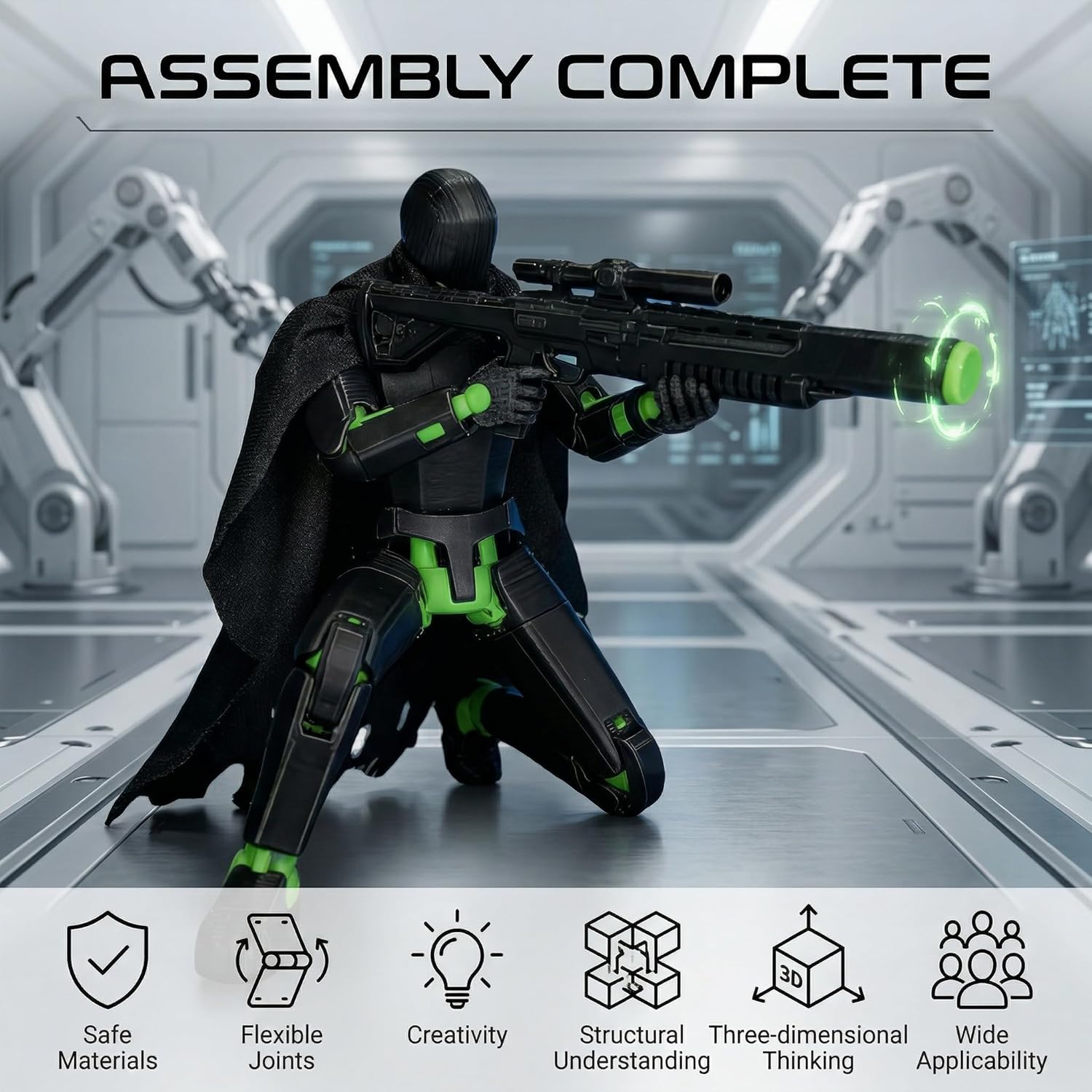Select the Safe Materials shield icon
Image resolution: width=1092 pixels, height=1092 pixels.
tap(108, 960)
